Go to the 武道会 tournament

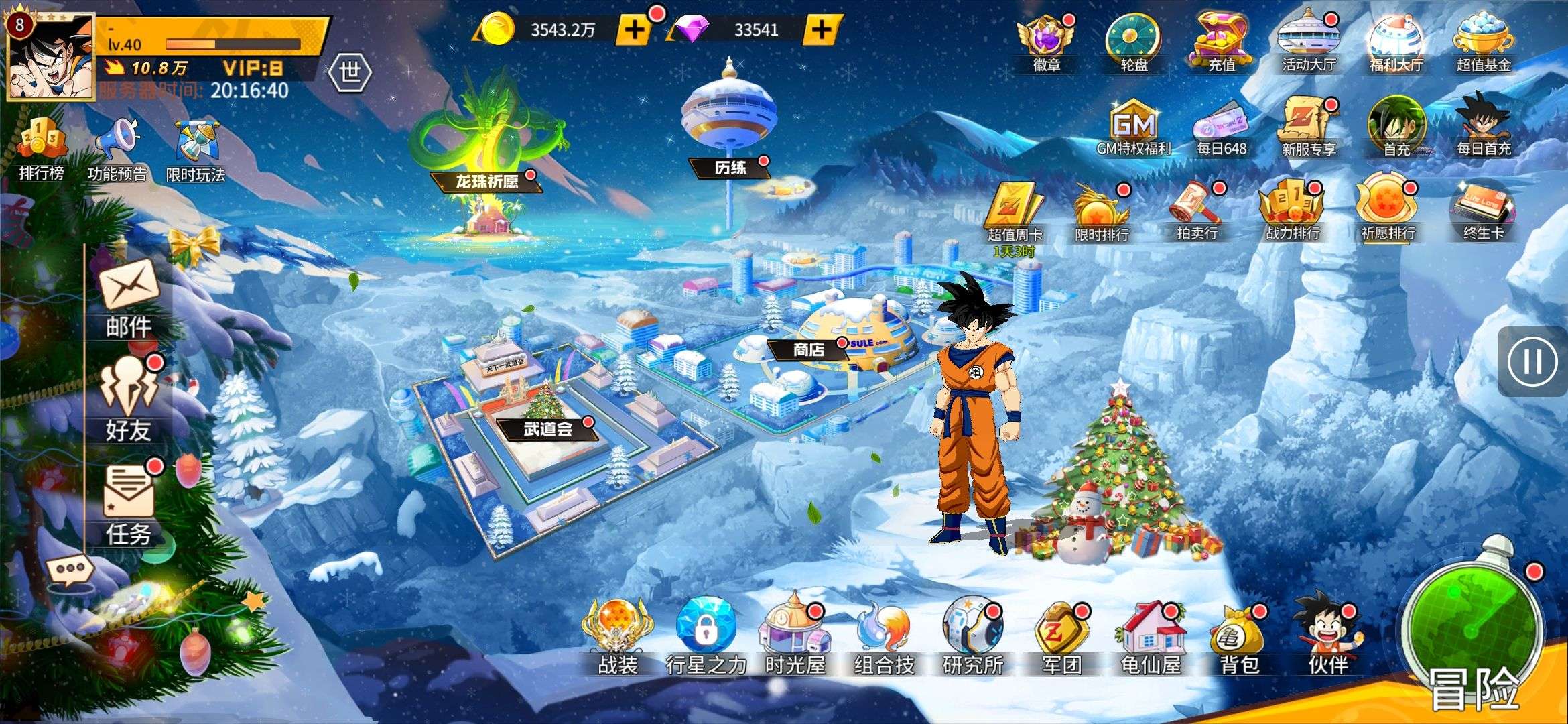tap(547, 428)
